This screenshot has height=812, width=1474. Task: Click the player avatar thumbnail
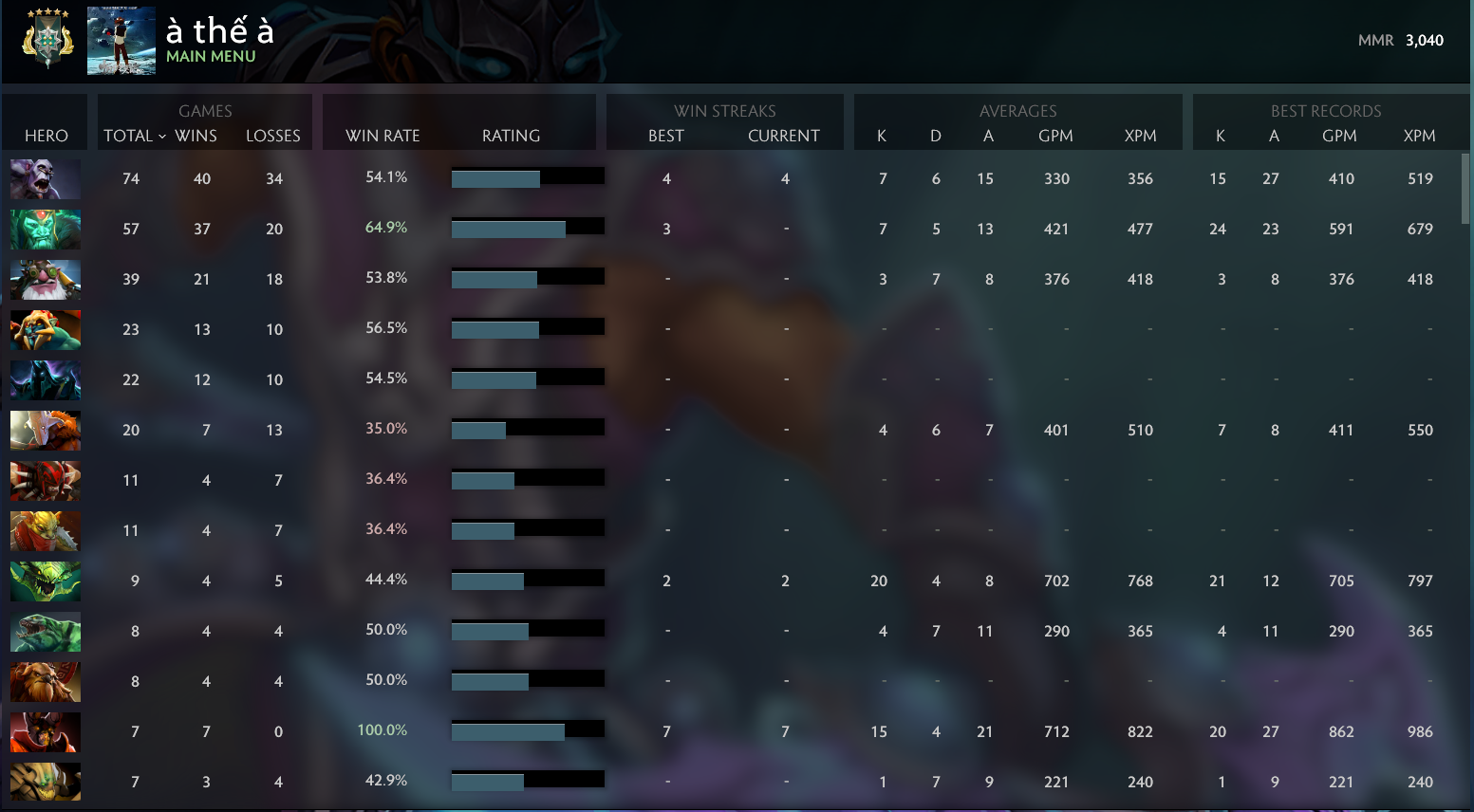click(121, 41)
